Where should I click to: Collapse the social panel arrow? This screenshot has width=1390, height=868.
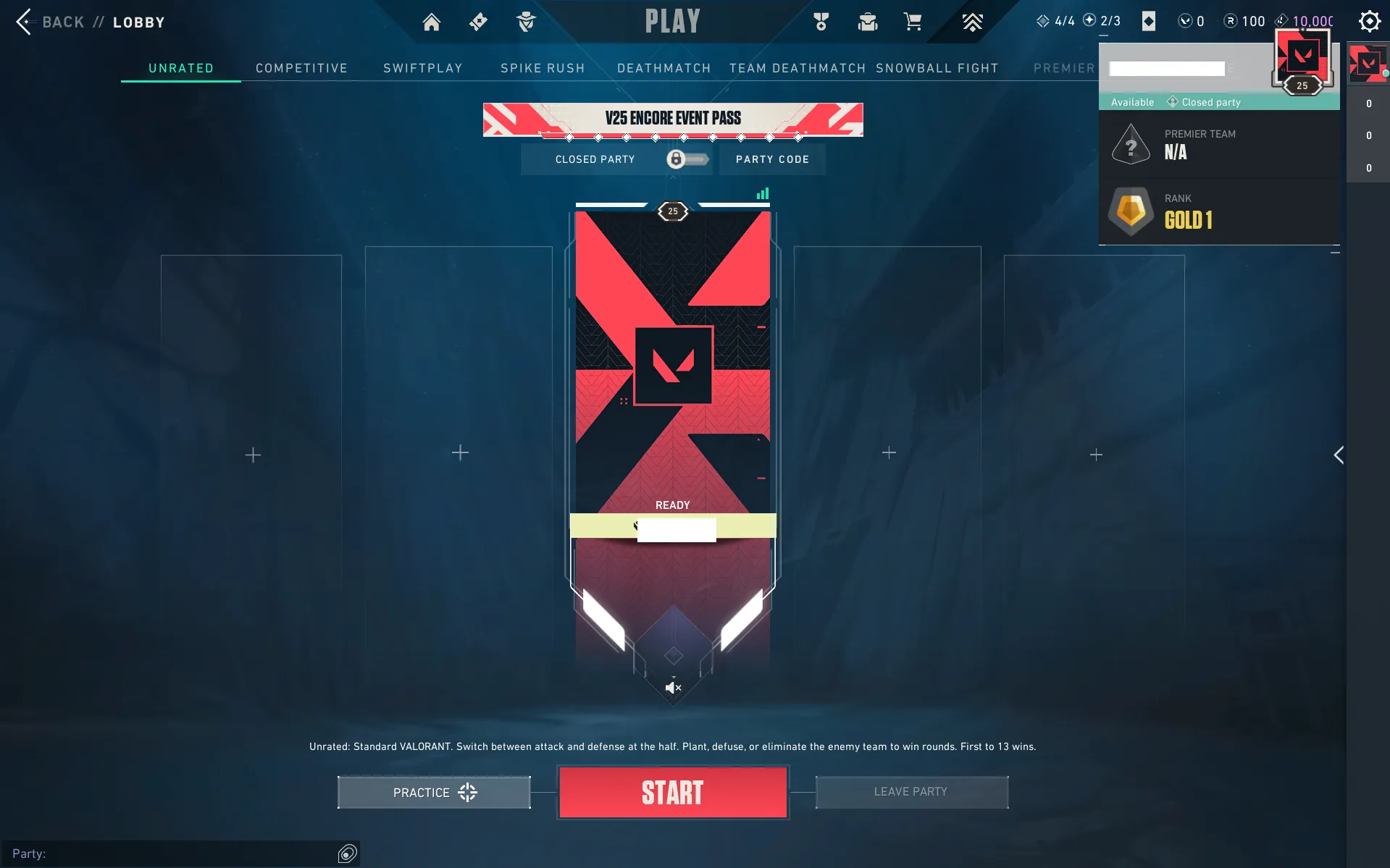[x=1339, y=455]
